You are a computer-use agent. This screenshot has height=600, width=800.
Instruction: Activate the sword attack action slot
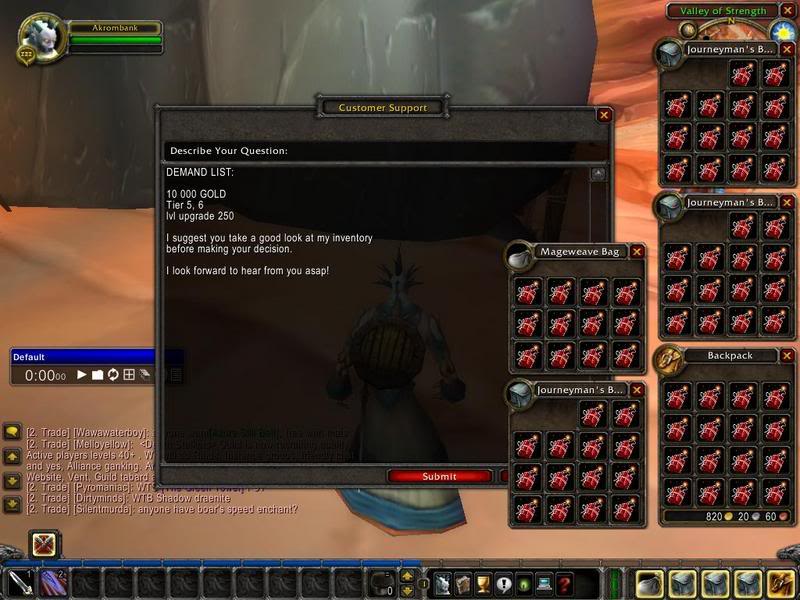(x=21, y=583)
